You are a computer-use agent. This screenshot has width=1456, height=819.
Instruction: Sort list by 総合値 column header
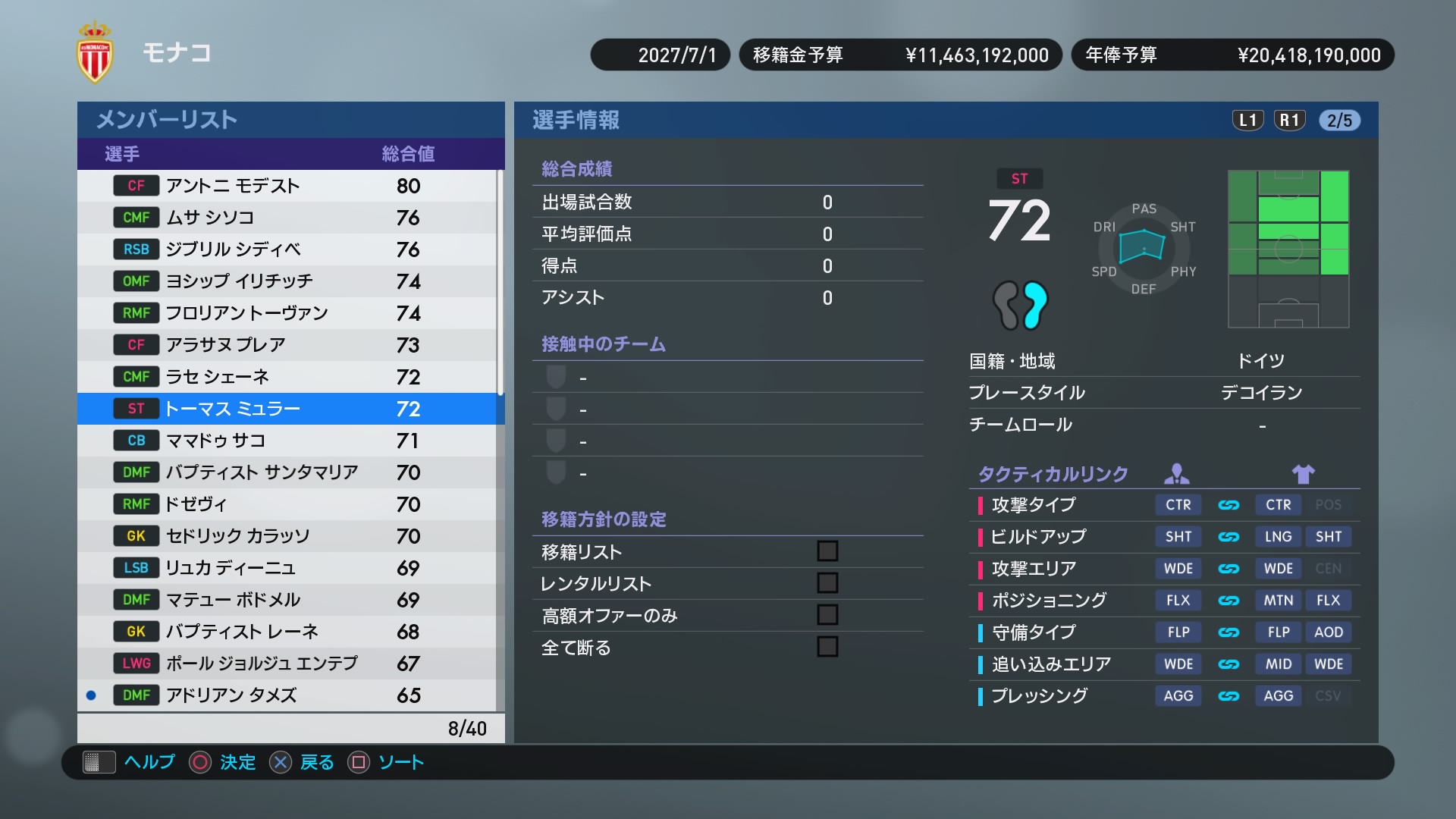[408, 154]
